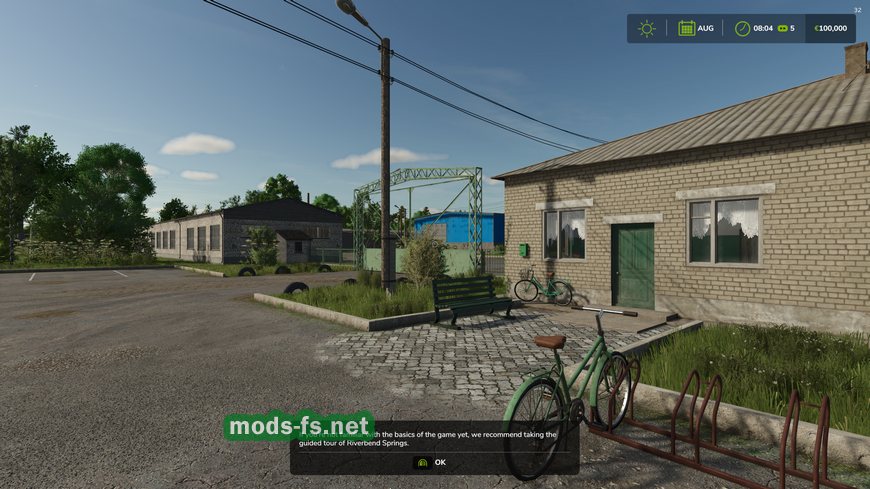Confirm the guided tour message with OK
The width and height of the screenshot is (870, 489).
click(x=433, y=462)
